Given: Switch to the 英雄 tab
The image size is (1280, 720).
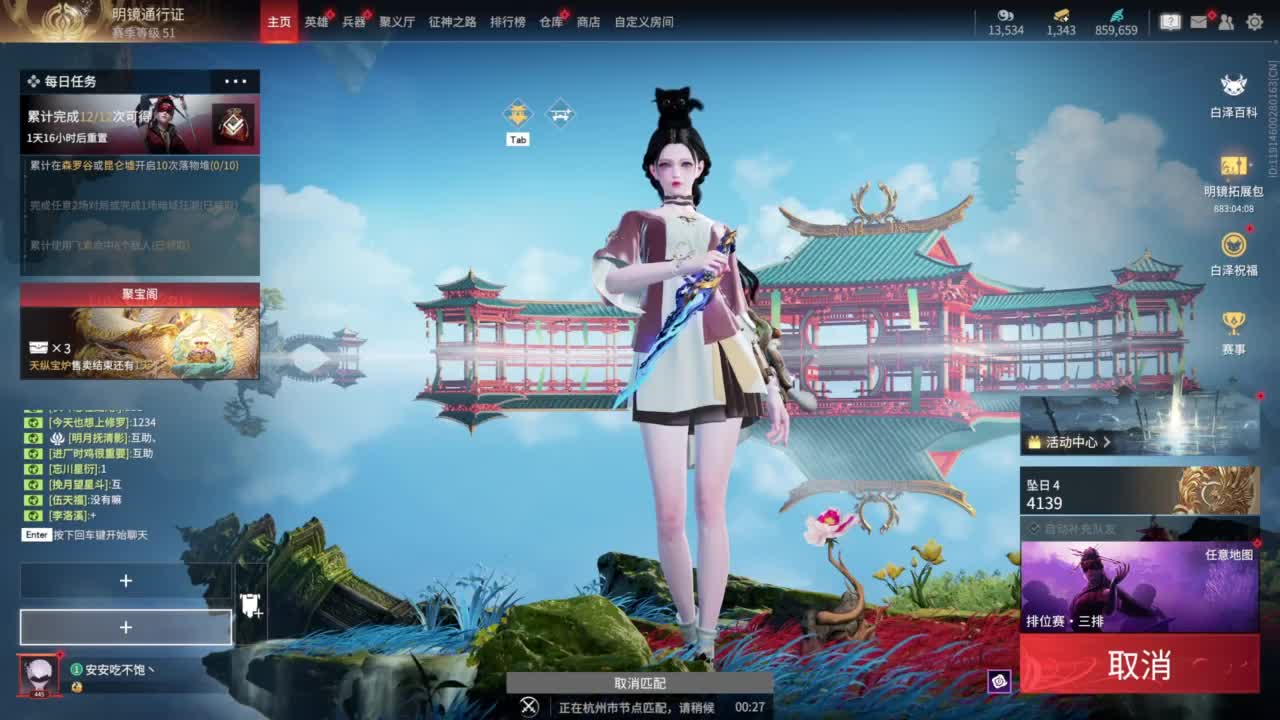Looking at the screenshot, I should [x=316, y=21].
